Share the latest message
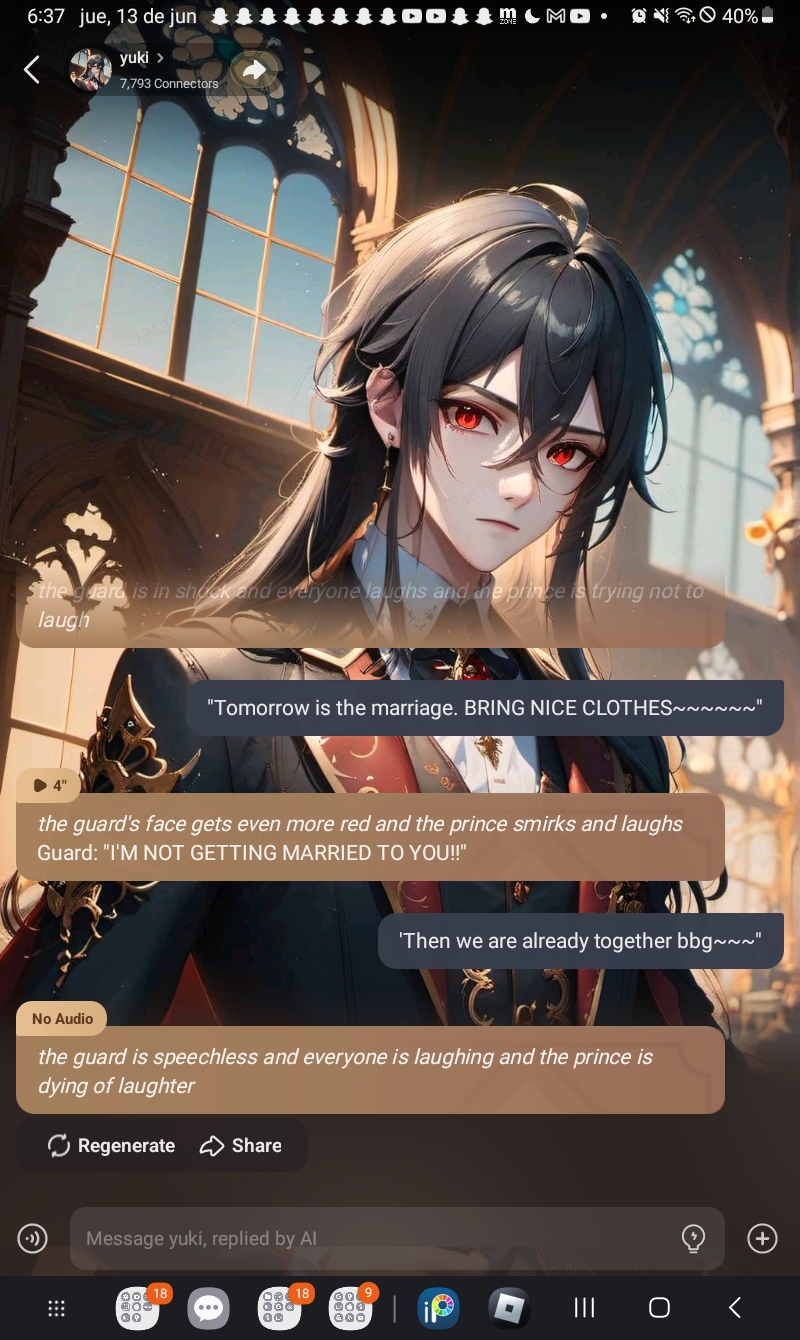 point(241,1146)
